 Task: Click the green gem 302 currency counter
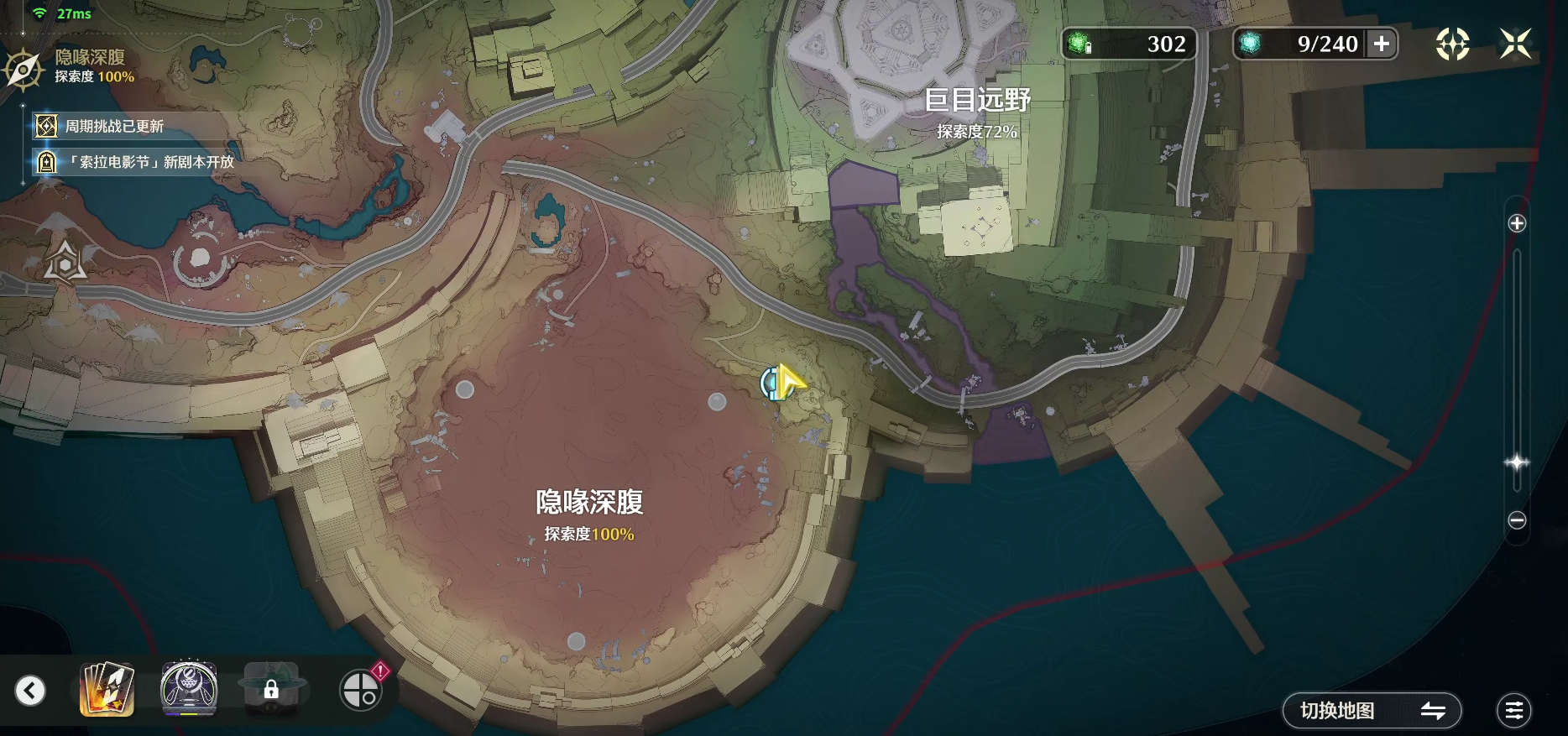pyautogui.click(x=1128, y=44)
